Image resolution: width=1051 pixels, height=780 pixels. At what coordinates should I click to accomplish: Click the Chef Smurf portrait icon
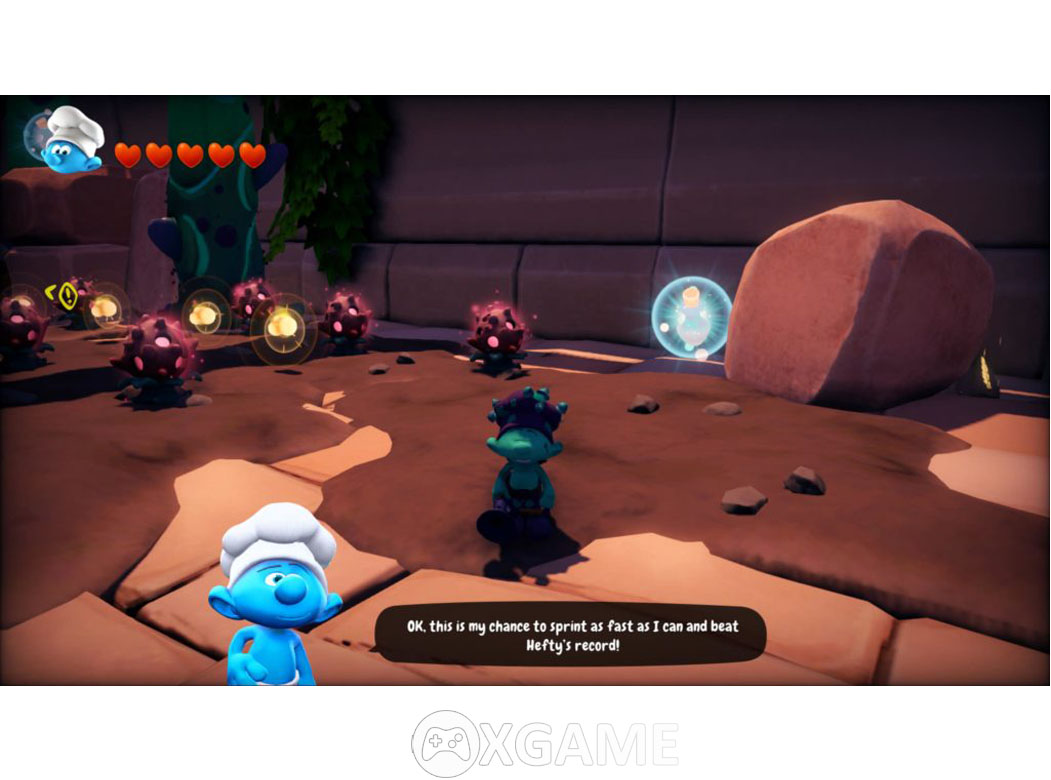pyautogui.click(x=72, y=142)
